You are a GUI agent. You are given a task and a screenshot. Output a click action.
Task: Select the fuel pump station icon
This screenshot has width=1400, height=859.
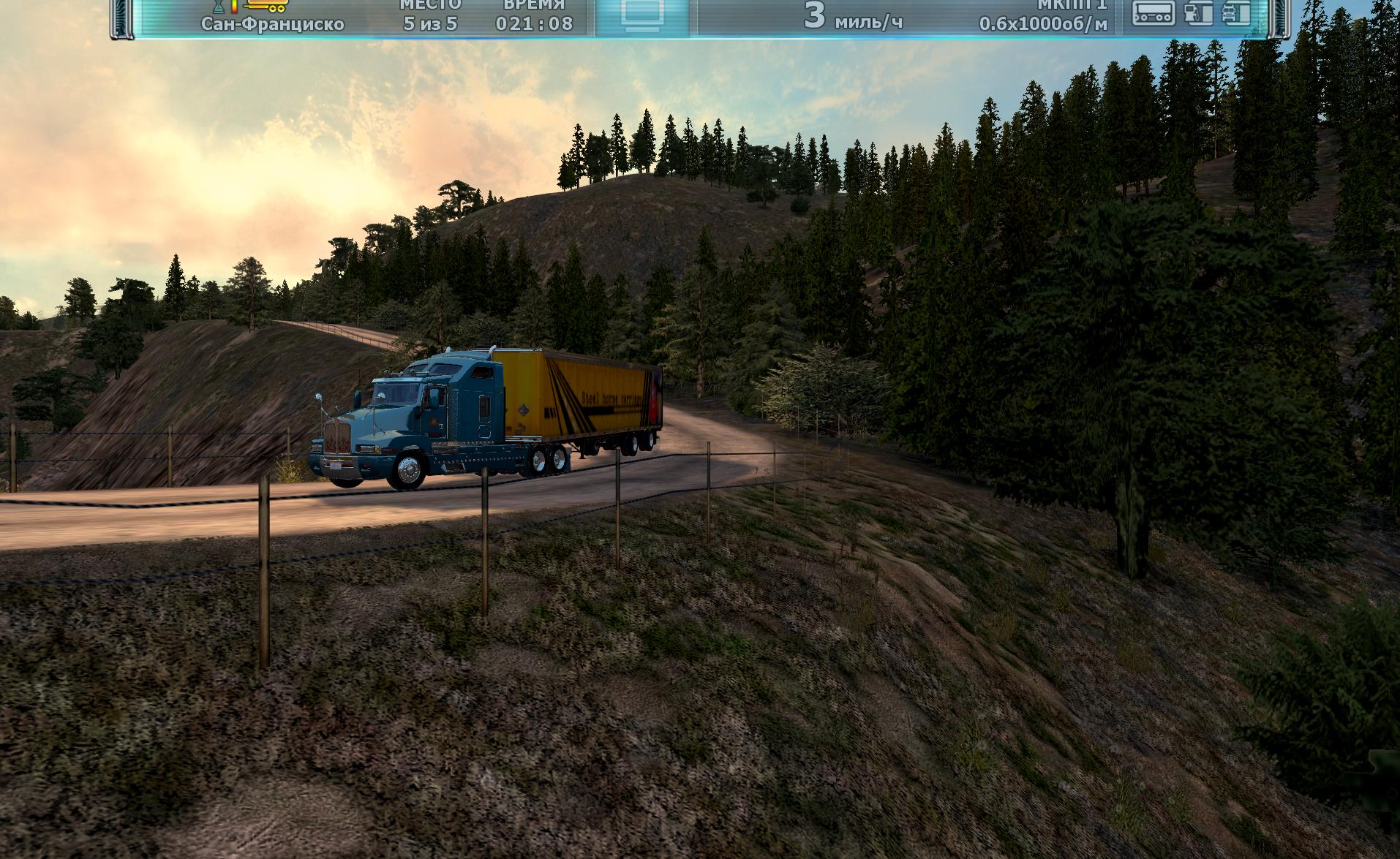[1198, 13]
